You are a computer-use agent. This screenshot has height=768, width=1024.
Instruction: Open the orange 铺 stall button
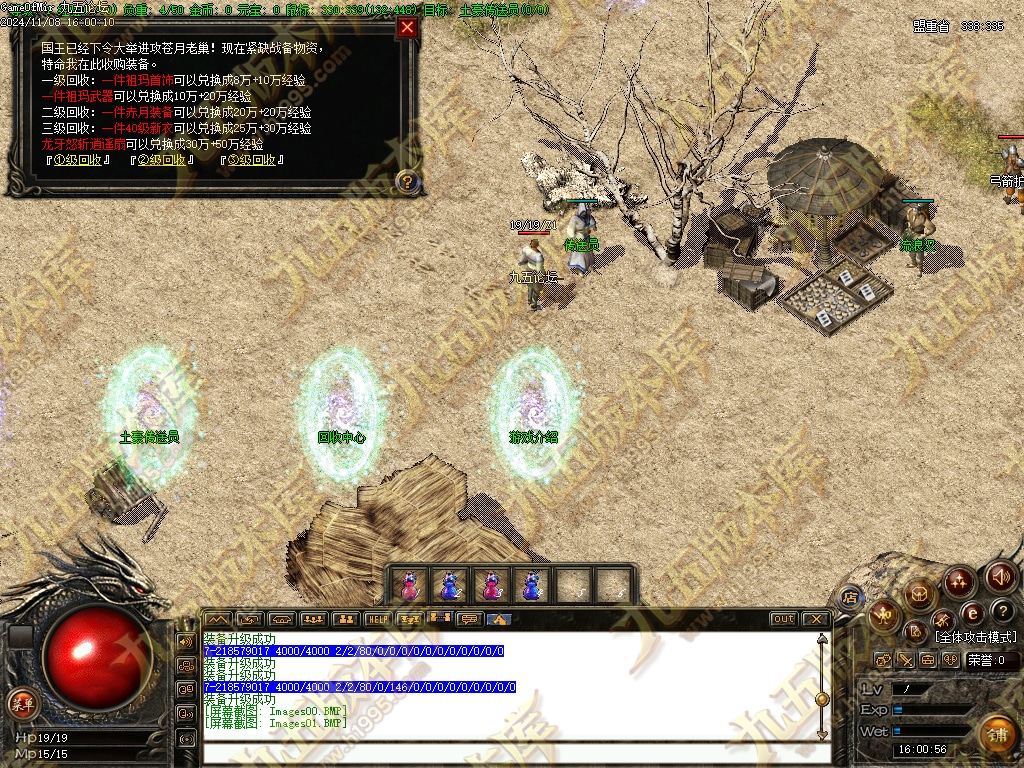tap(995, 734)
